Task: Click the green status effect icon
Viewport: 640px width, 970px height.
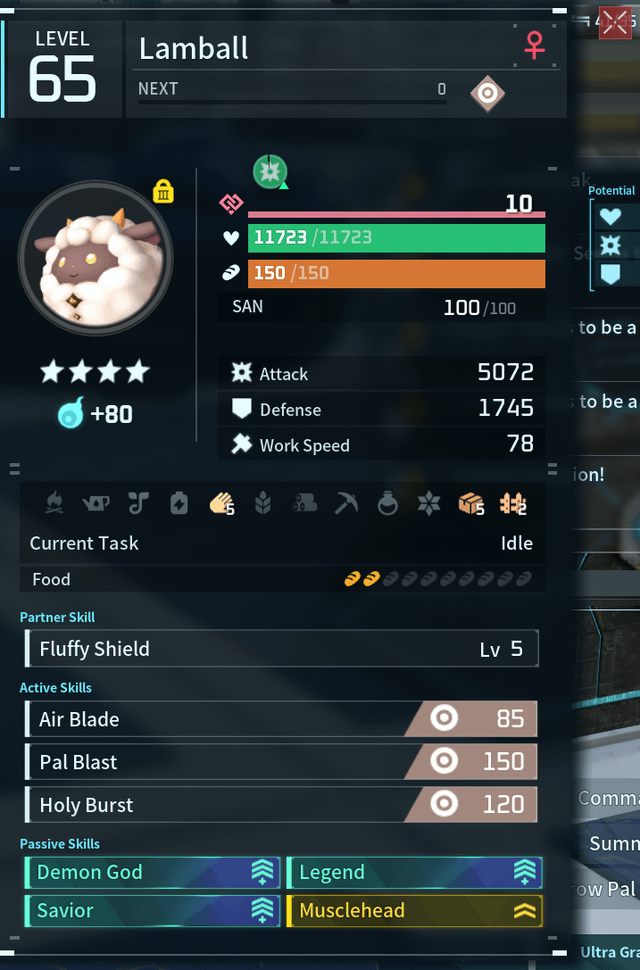Action: pyautogui.click(x=270, y=172)
